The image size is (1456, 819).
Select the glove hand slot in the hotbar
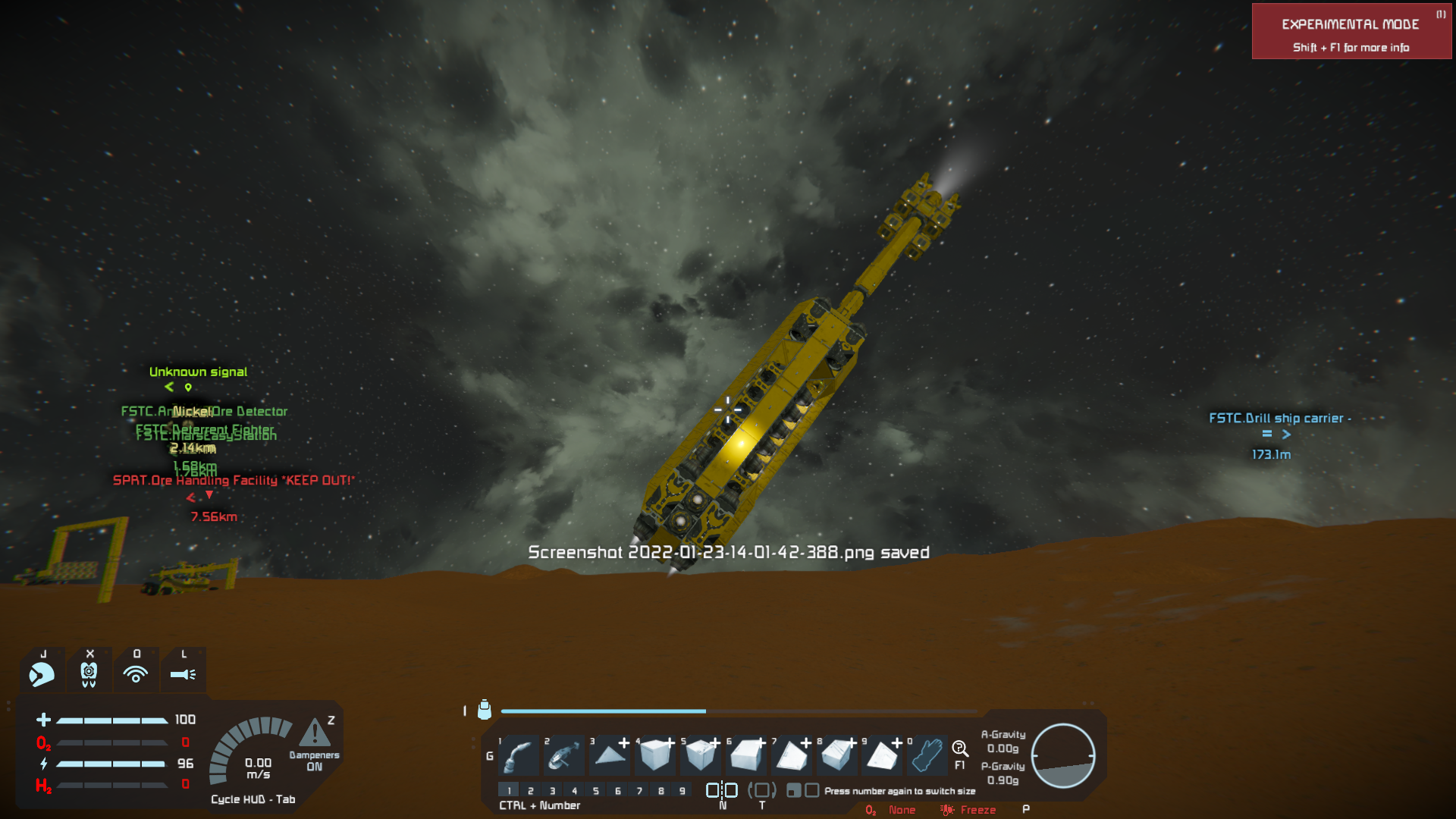(x=927, y=755)
